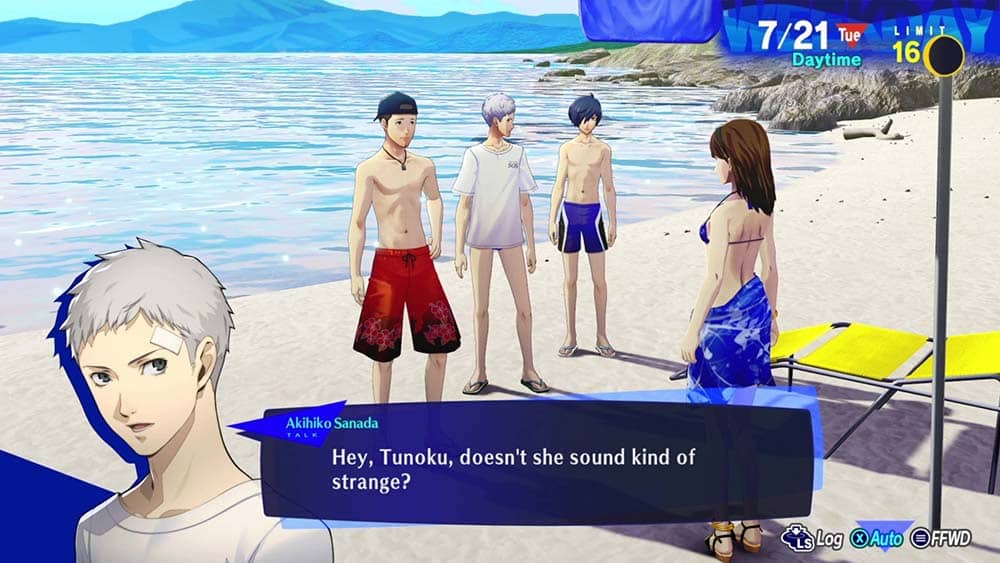Screen dimensions: 1000x563
Task: Toggle Auto dialogue advance
Action: pyautogui.click(x=880, y=538)
